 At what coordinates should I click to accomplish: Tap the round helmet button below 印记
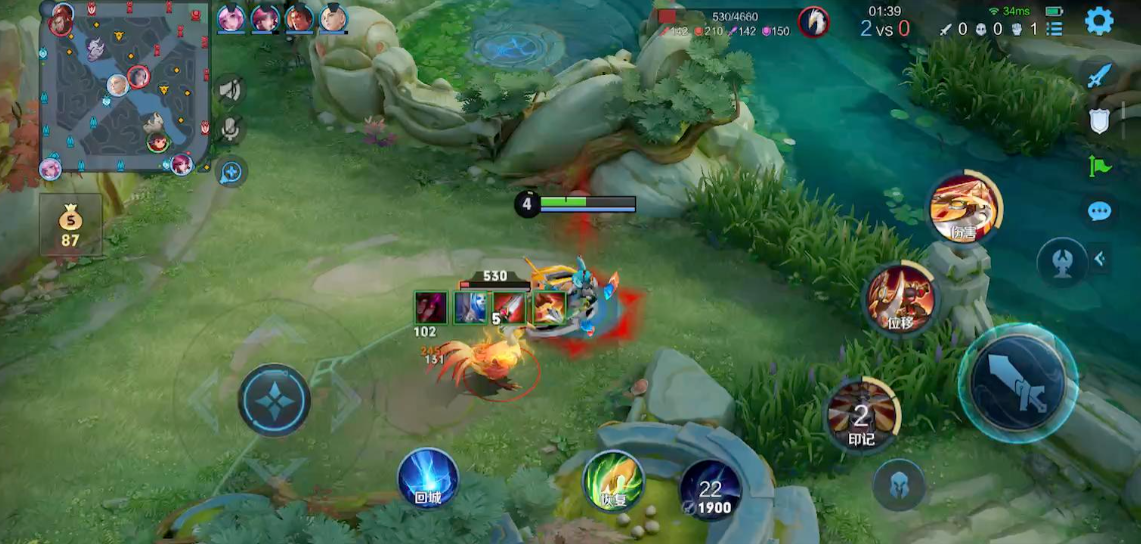898,486
